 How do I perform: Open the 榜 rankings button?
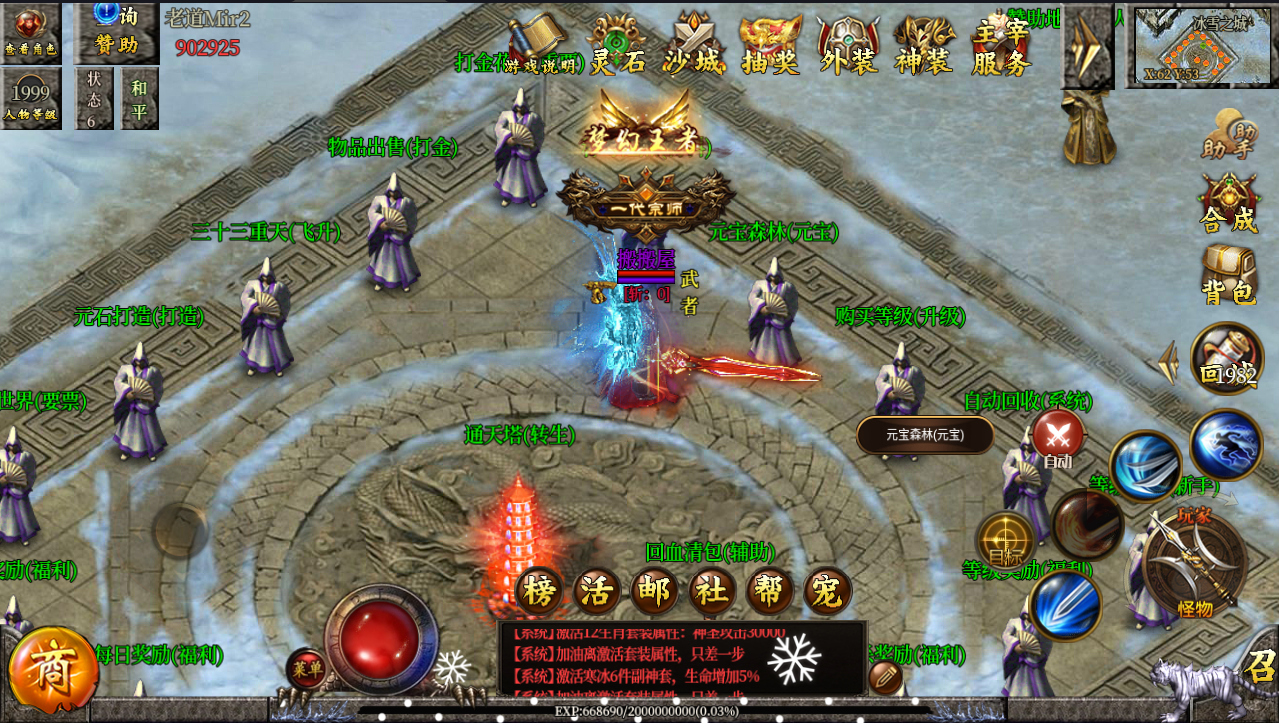(x=540, y=591)
